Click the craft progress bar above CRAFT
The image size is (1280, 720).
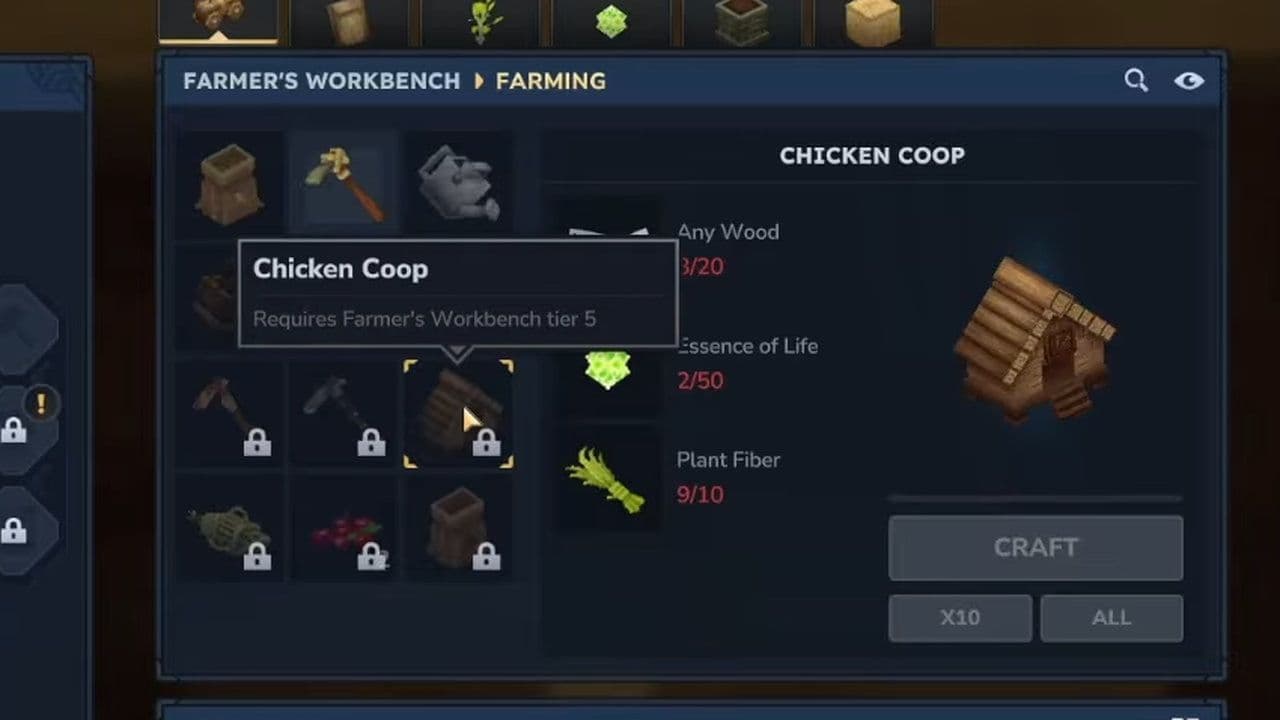(1035, 497)
